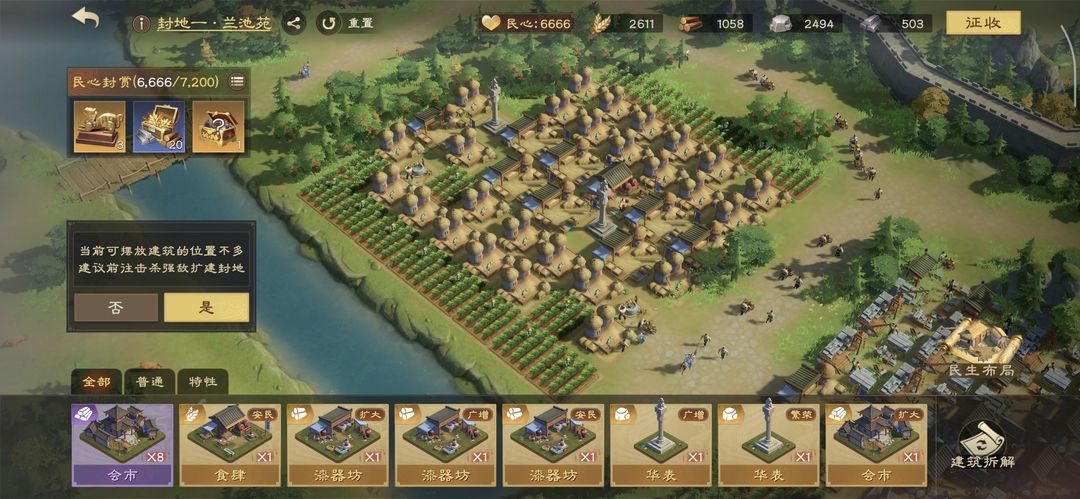This screenshot has height=499, width=1080.
Task: Switch to the 特性 tab
Action: pos(202,382)
